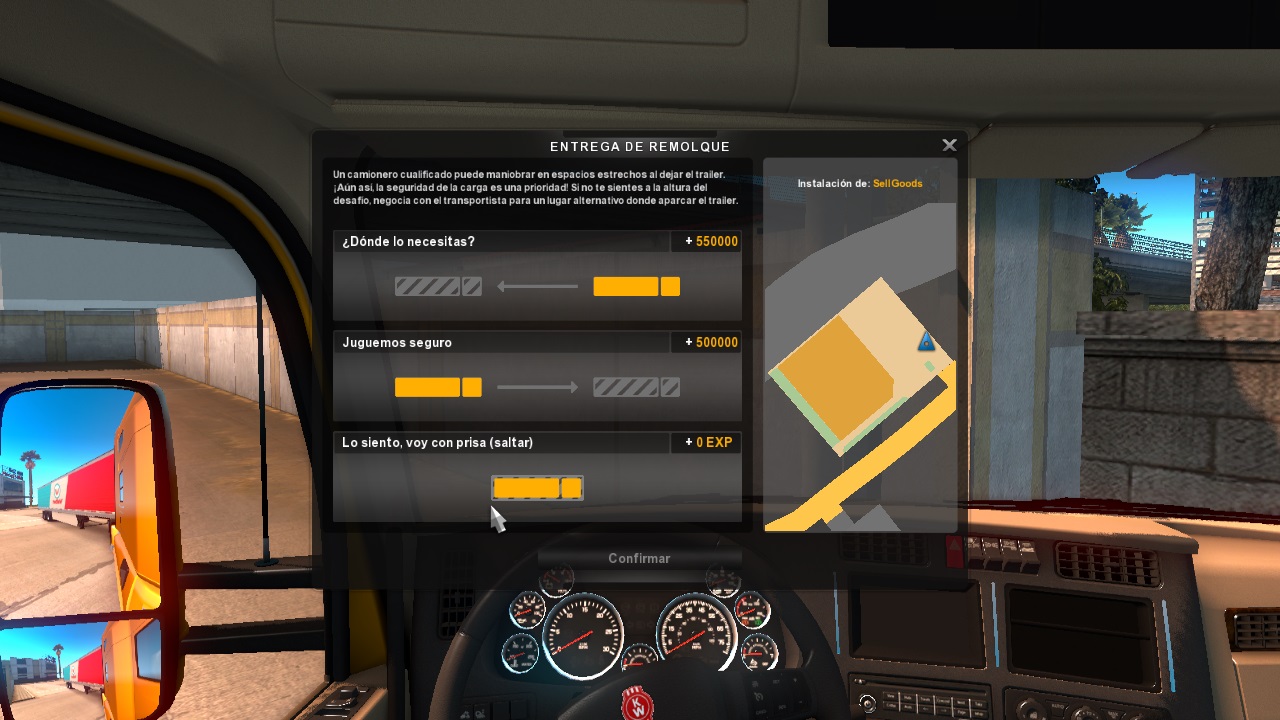Select the '¿Dónde lo necesitas?' delivery option
This screenshot has height=720, width=1280.
tap(537, 275)
